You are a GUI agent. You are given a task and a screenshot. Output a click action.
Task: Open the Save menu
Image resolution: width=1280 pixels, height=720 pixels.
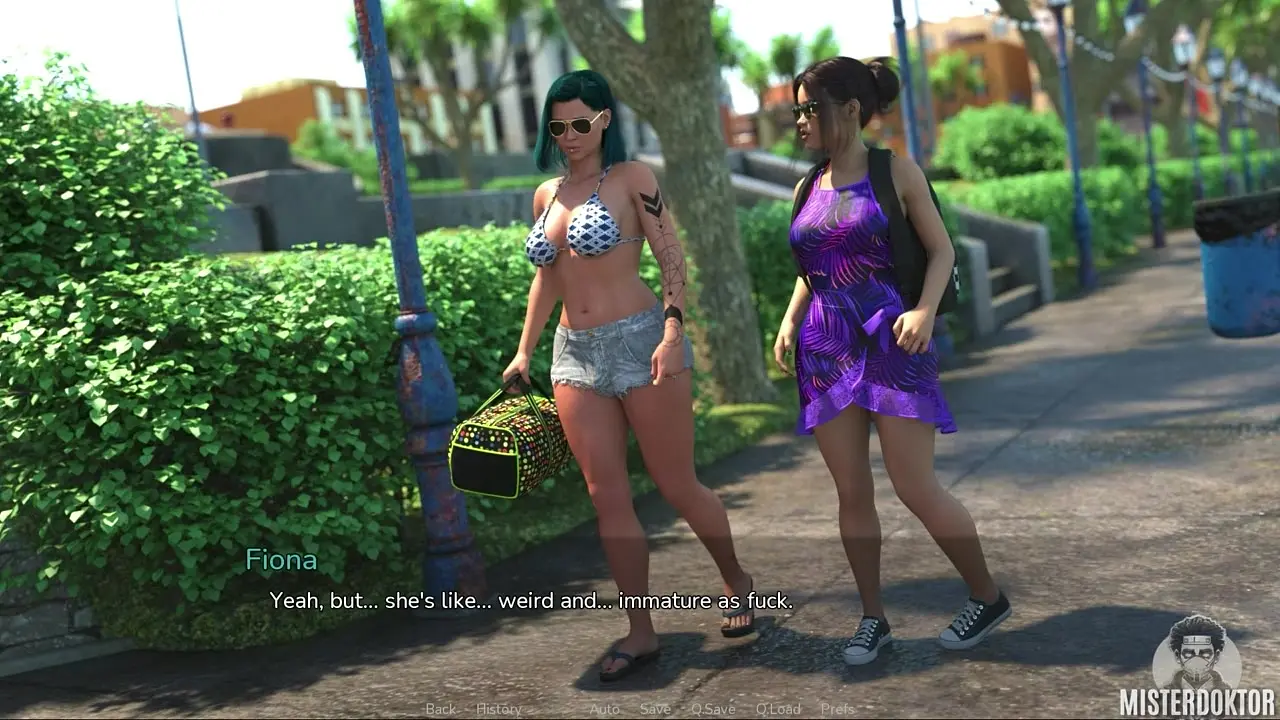click(x=655, y=709)
